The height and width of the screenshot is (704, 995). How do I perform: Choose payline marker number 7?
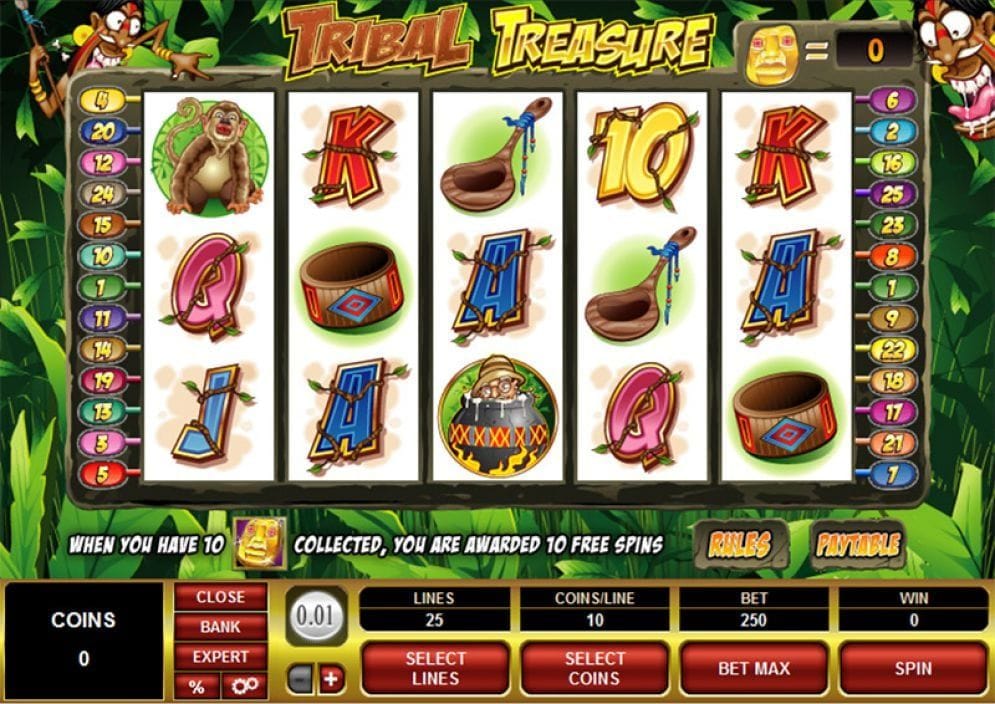click(891, 473)
